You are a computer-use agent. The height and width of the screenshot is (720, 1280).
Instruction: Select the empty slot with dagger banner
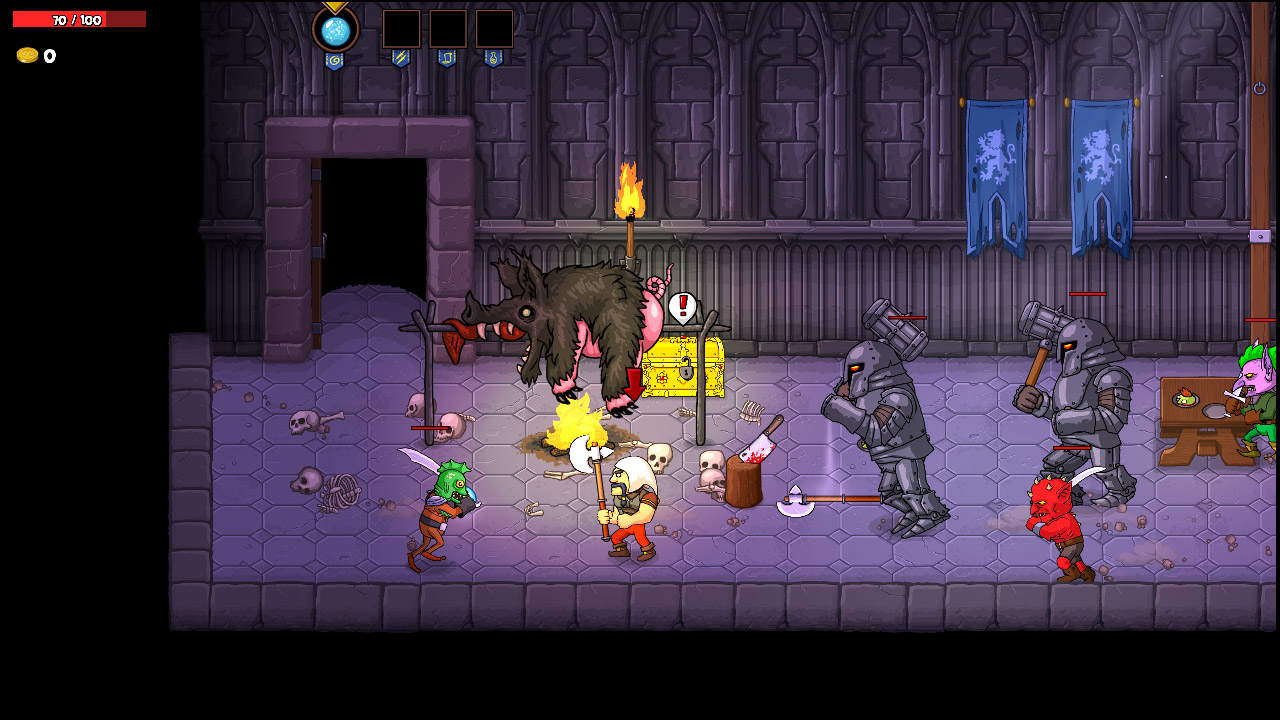coord(401,29)
